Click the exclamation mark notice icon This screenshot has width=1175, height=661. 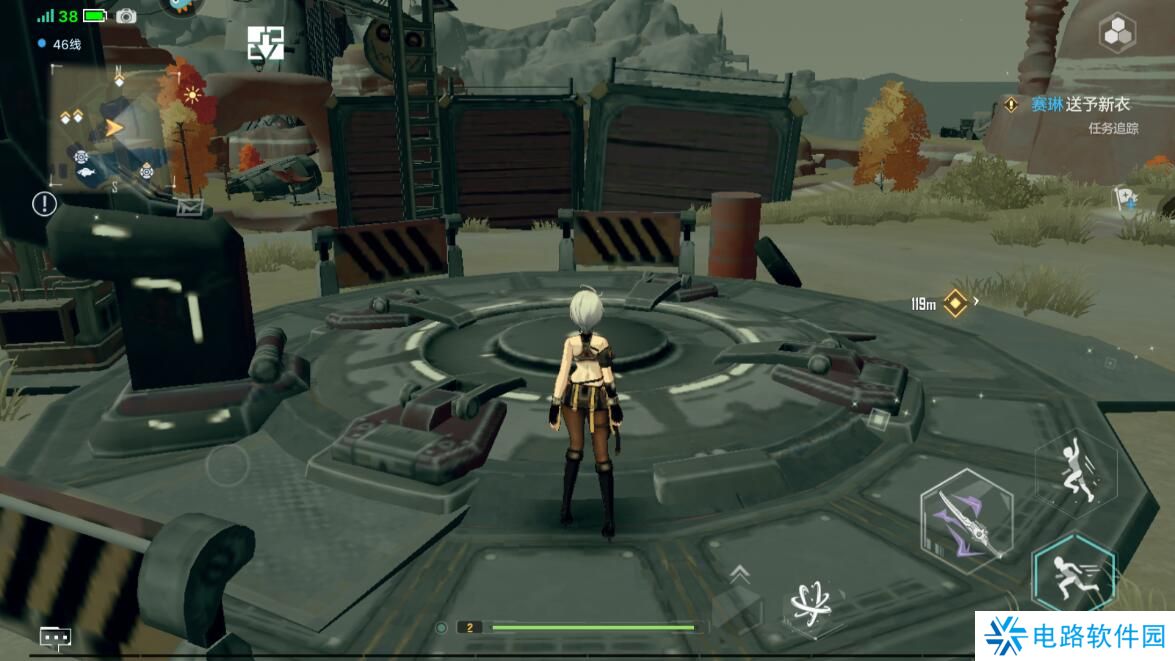pyautogui.click(x=45, y=204)
